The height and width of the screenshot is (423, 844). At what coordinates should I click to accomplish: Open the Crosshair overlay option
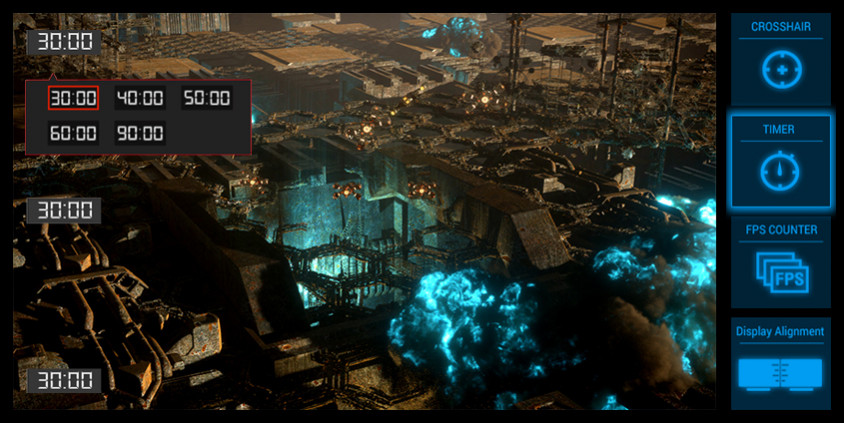click(x=781, y=59)
